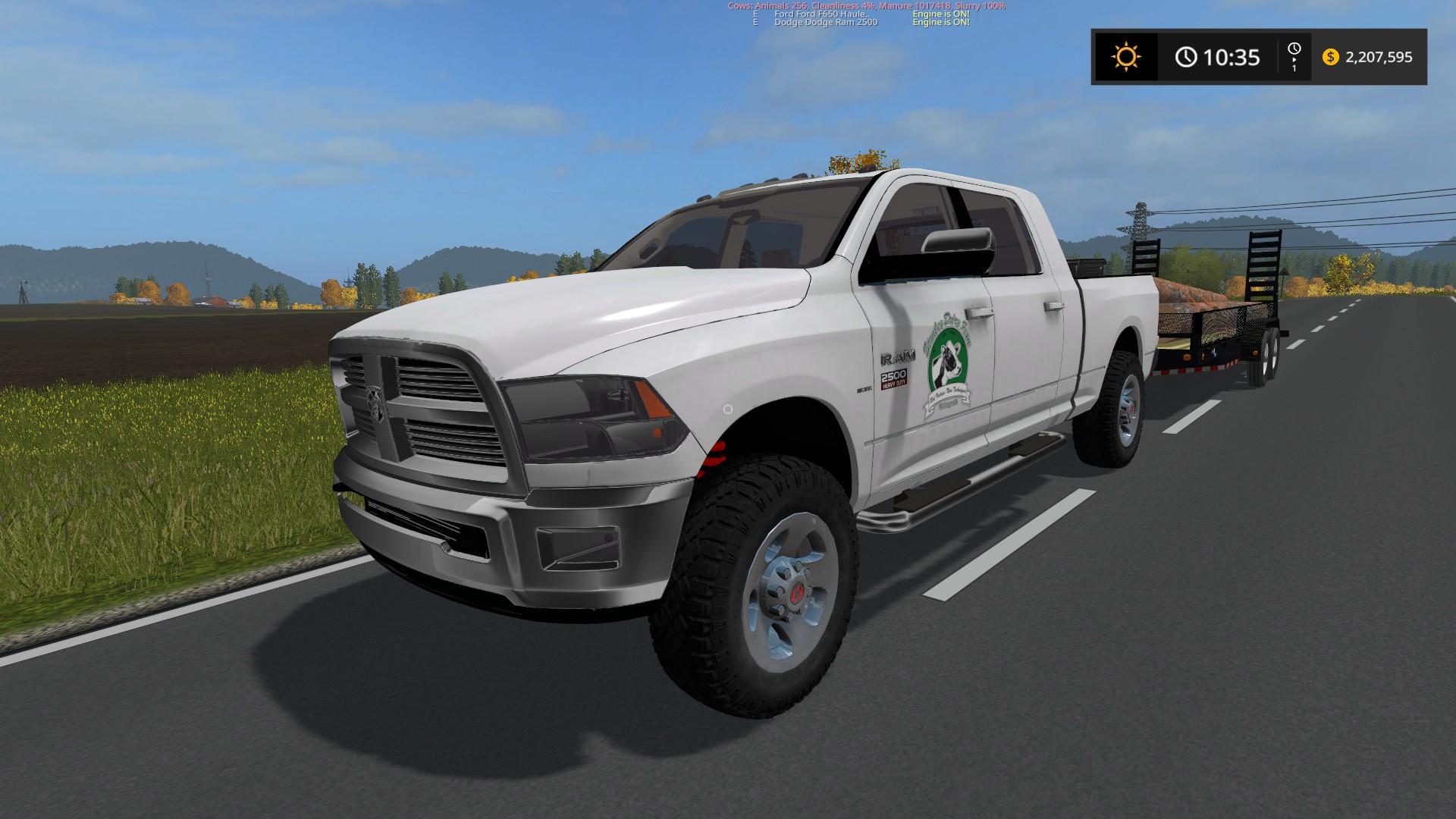Toggle weather display in the HUD strip
Screen dimensions: 1456x819
point(1125,56)
